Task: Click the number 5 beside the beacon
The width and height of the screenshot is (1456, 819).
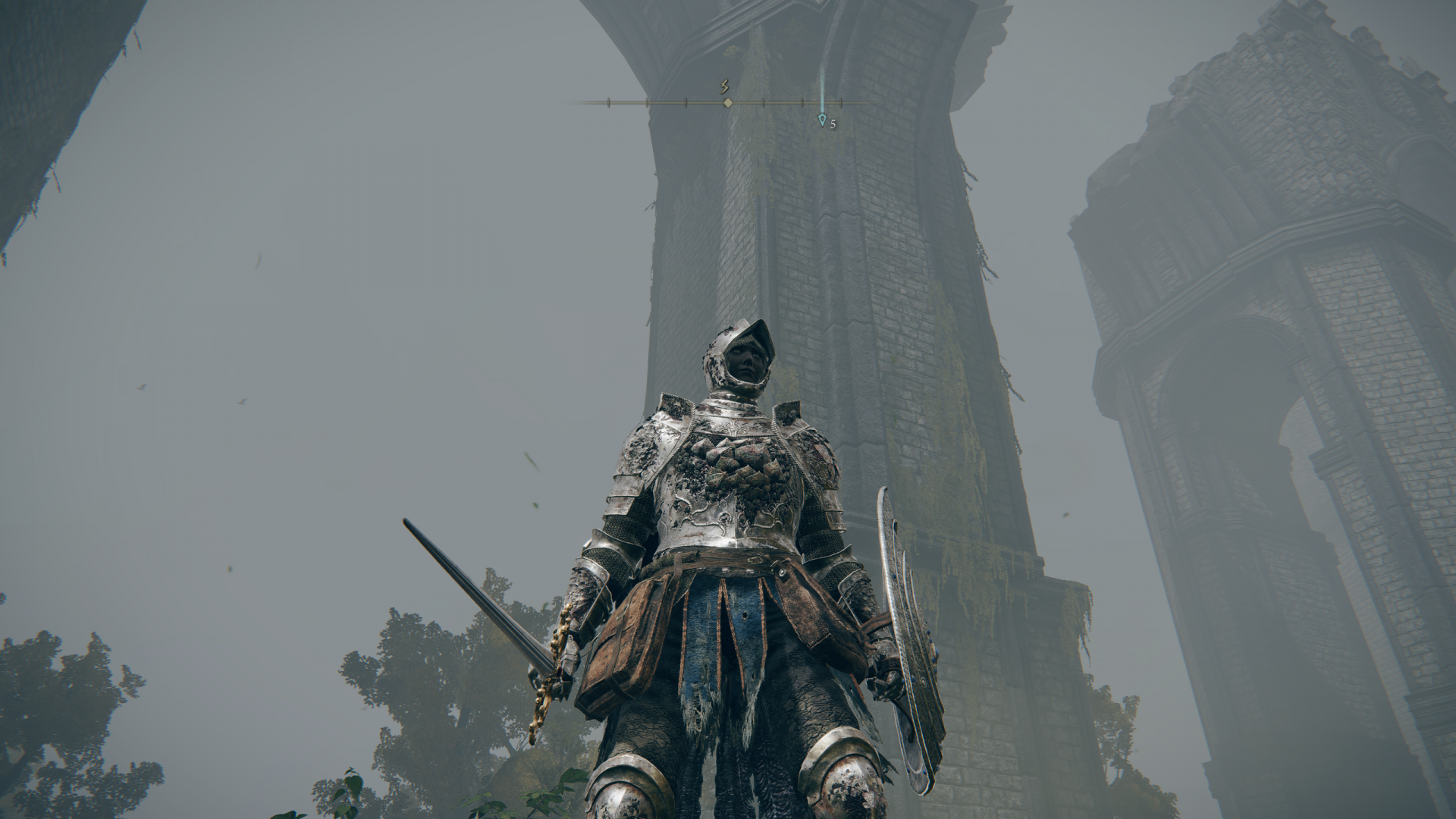Action: [833, 124]
